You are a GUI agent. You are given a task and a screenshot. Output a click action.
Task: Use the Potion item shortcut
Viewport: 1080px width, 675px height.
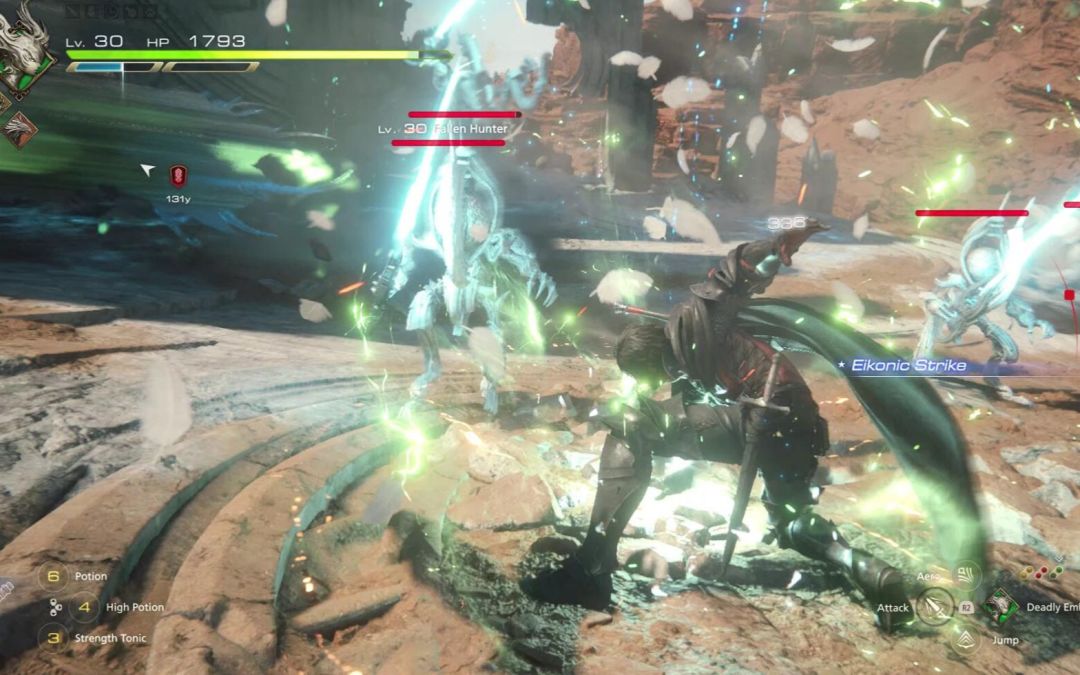(54, 576)
